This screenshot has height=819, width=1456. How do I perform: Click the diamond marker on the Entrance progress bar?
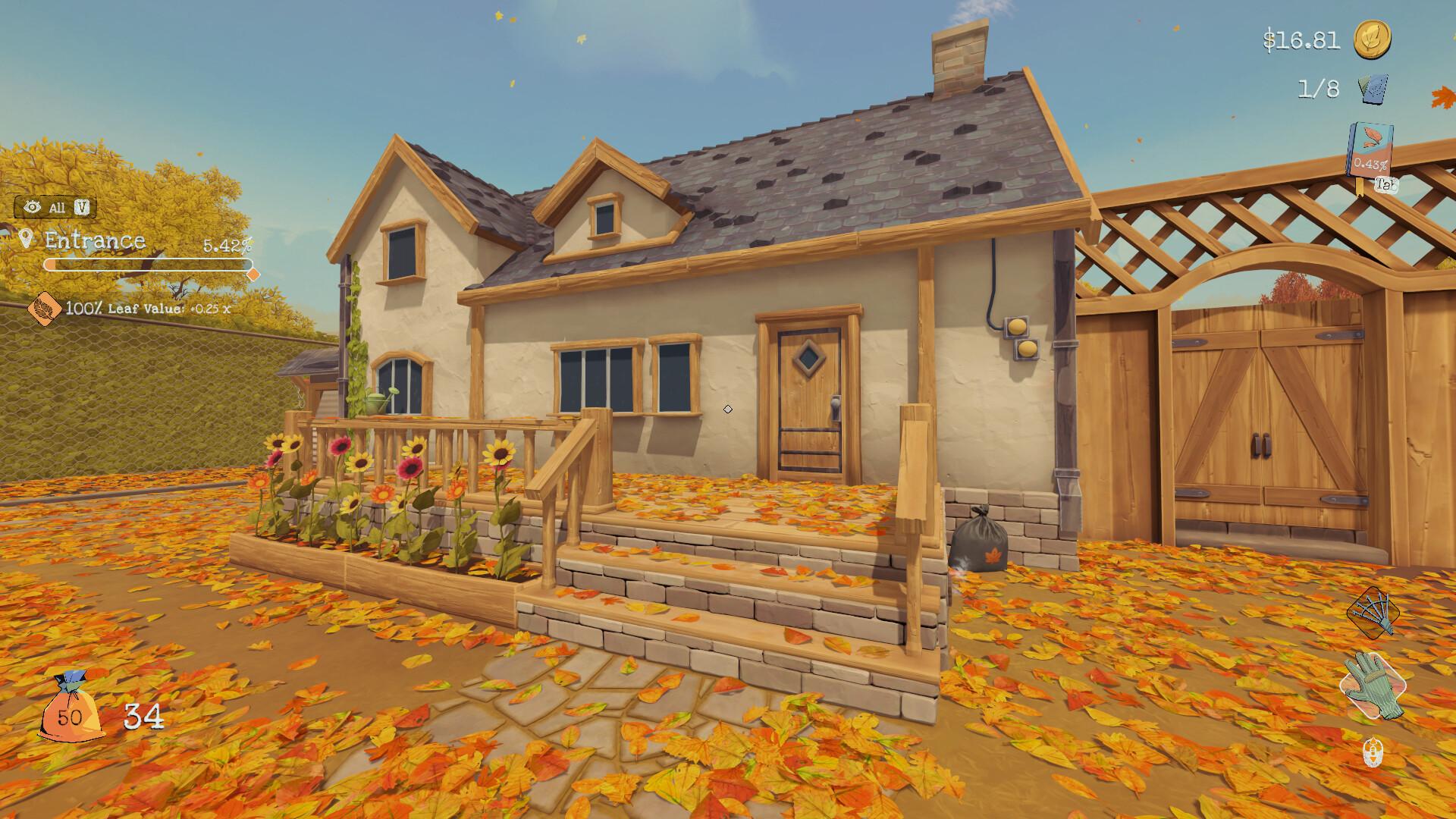click(x=253, y=273)
